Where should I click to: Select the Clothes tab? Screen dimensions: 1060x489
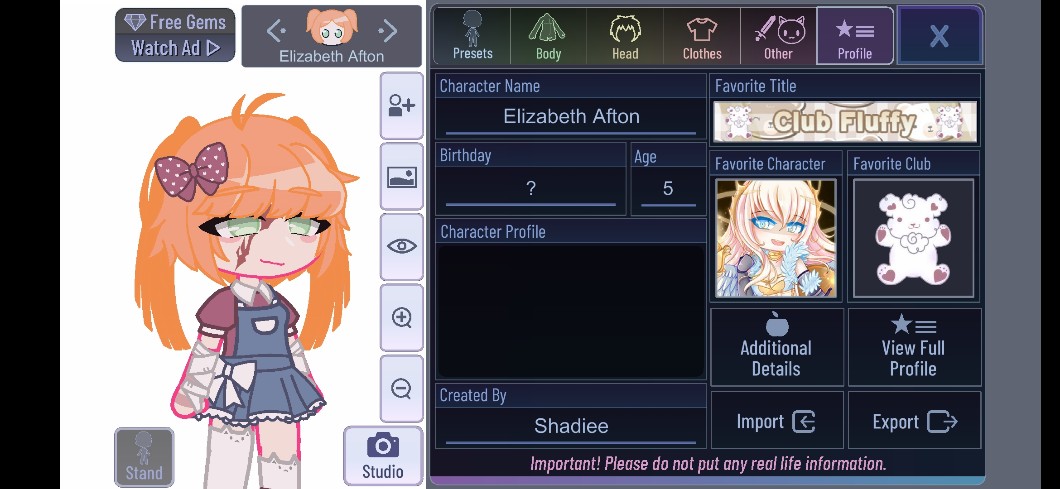coord(702,36)
